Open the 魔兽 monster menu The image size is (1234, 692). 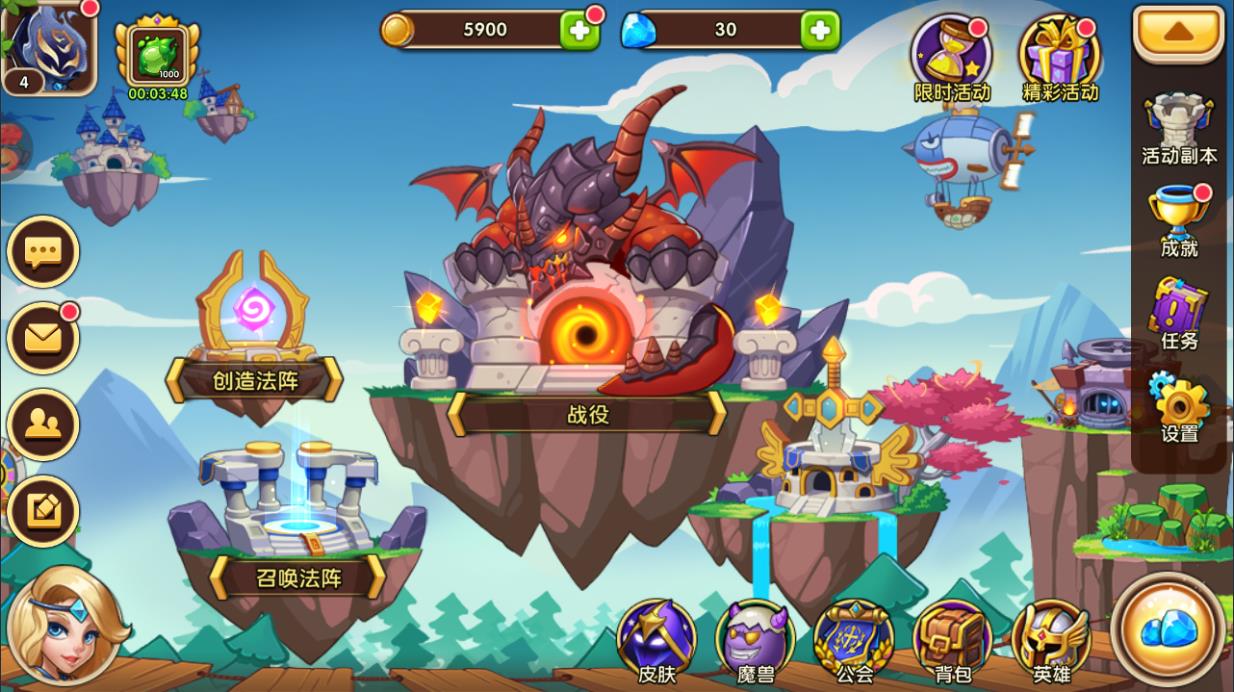click(x=755, y=642)
